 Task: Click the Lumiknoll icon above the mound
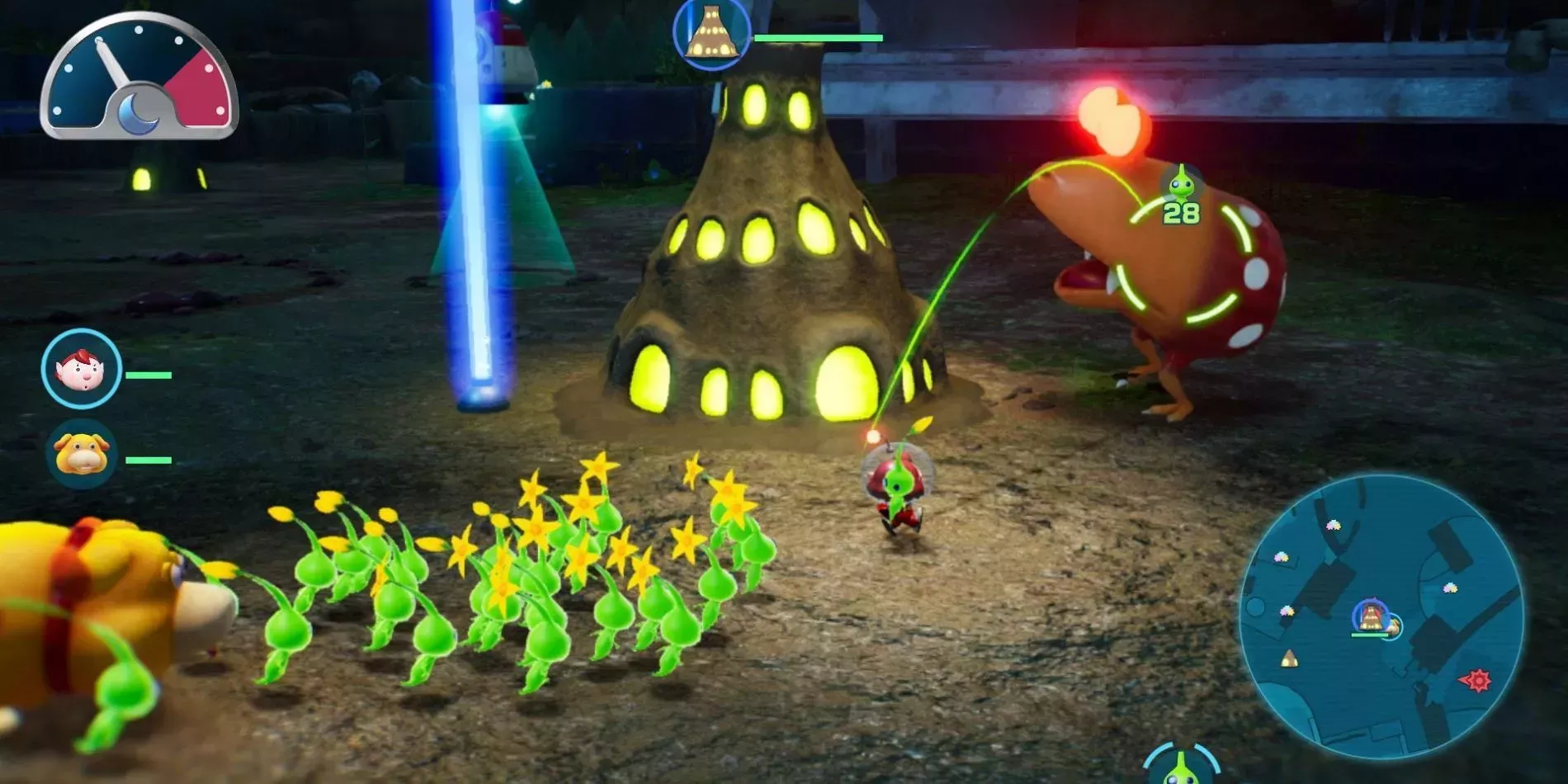(x=711, y=33)
